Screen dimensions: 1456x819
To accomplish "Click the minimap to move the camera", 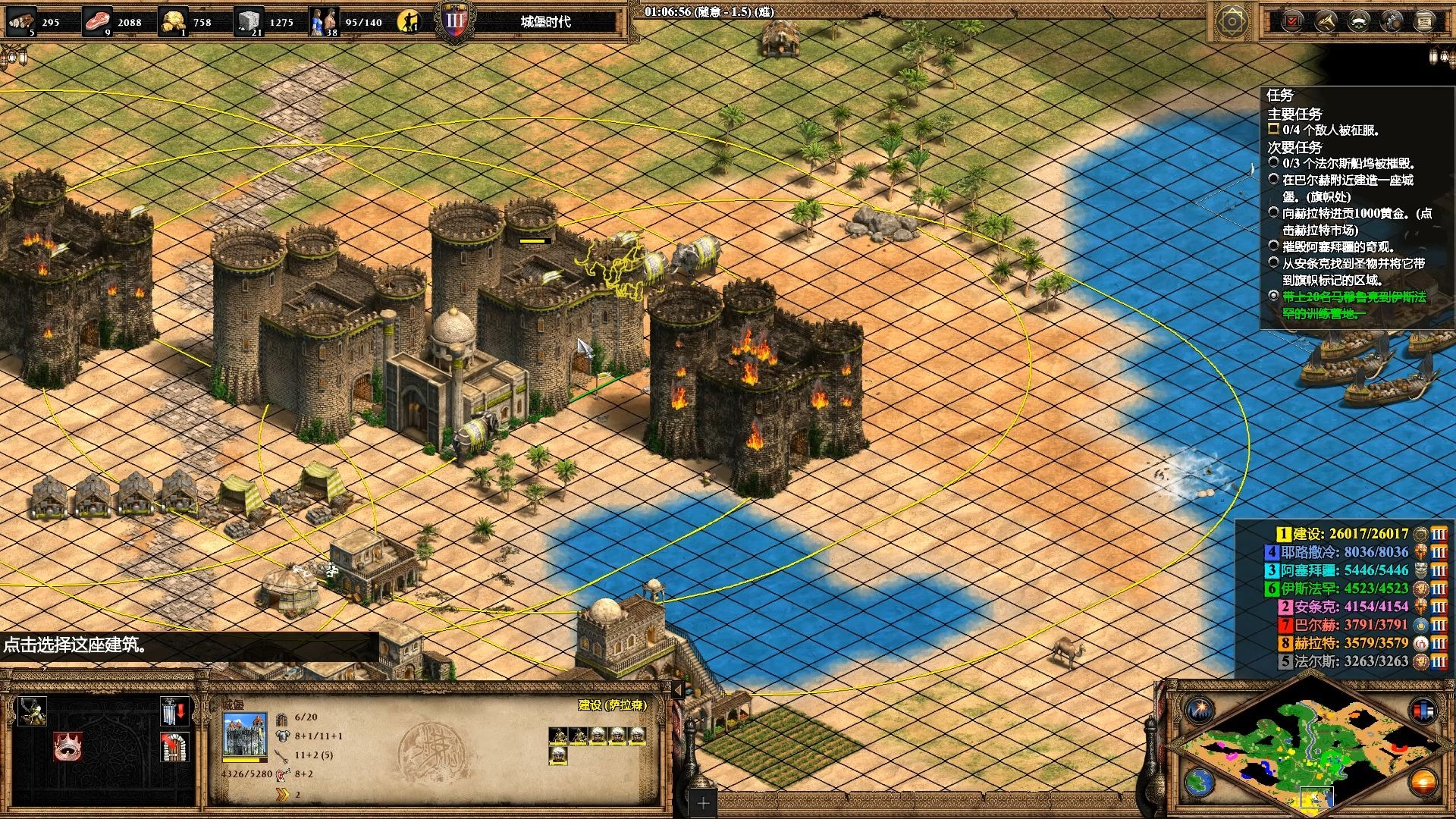I will click(1310, 751).
